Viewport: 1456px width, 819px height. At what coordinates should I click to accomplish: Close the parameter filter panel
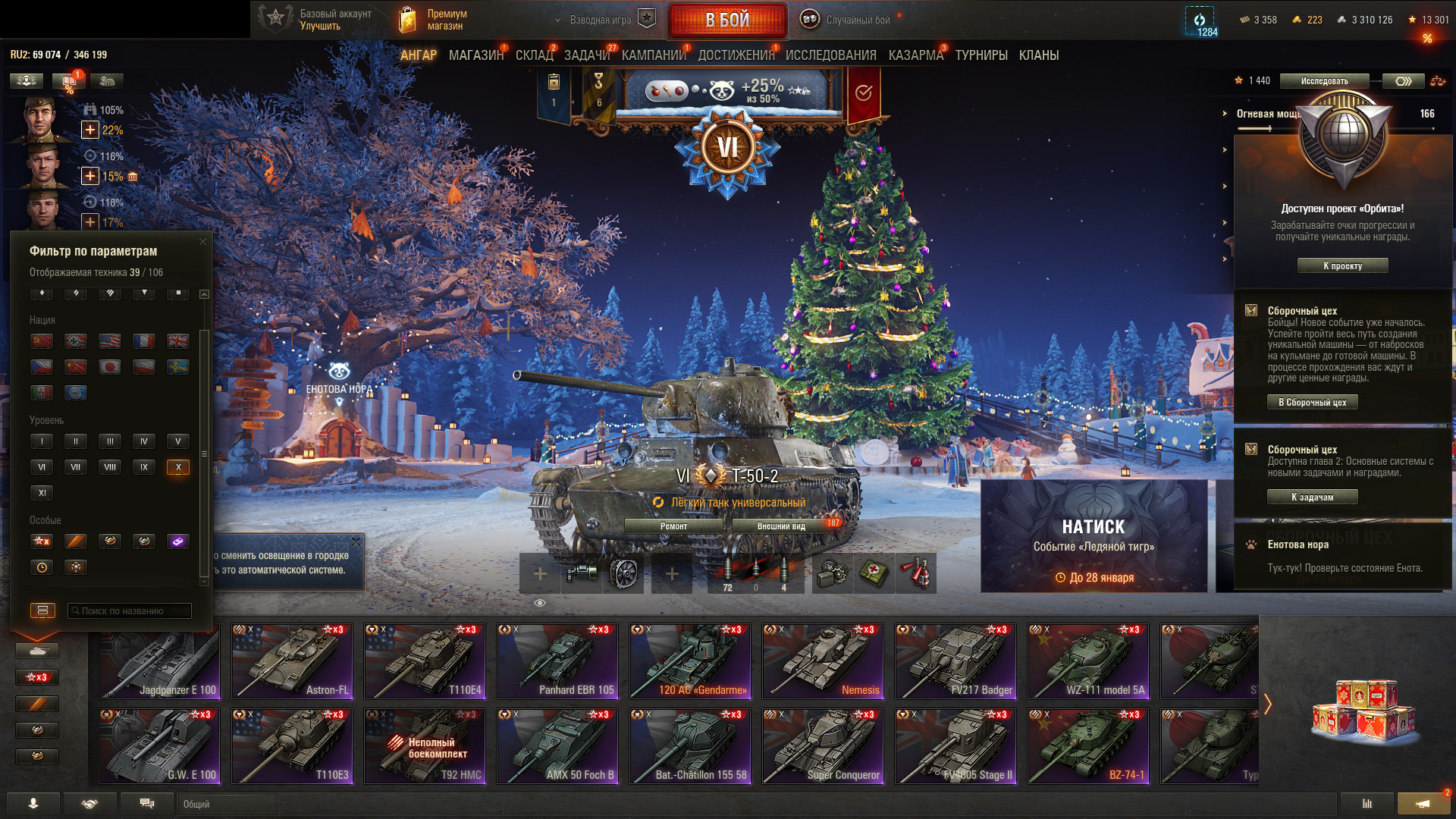(202, 242)
